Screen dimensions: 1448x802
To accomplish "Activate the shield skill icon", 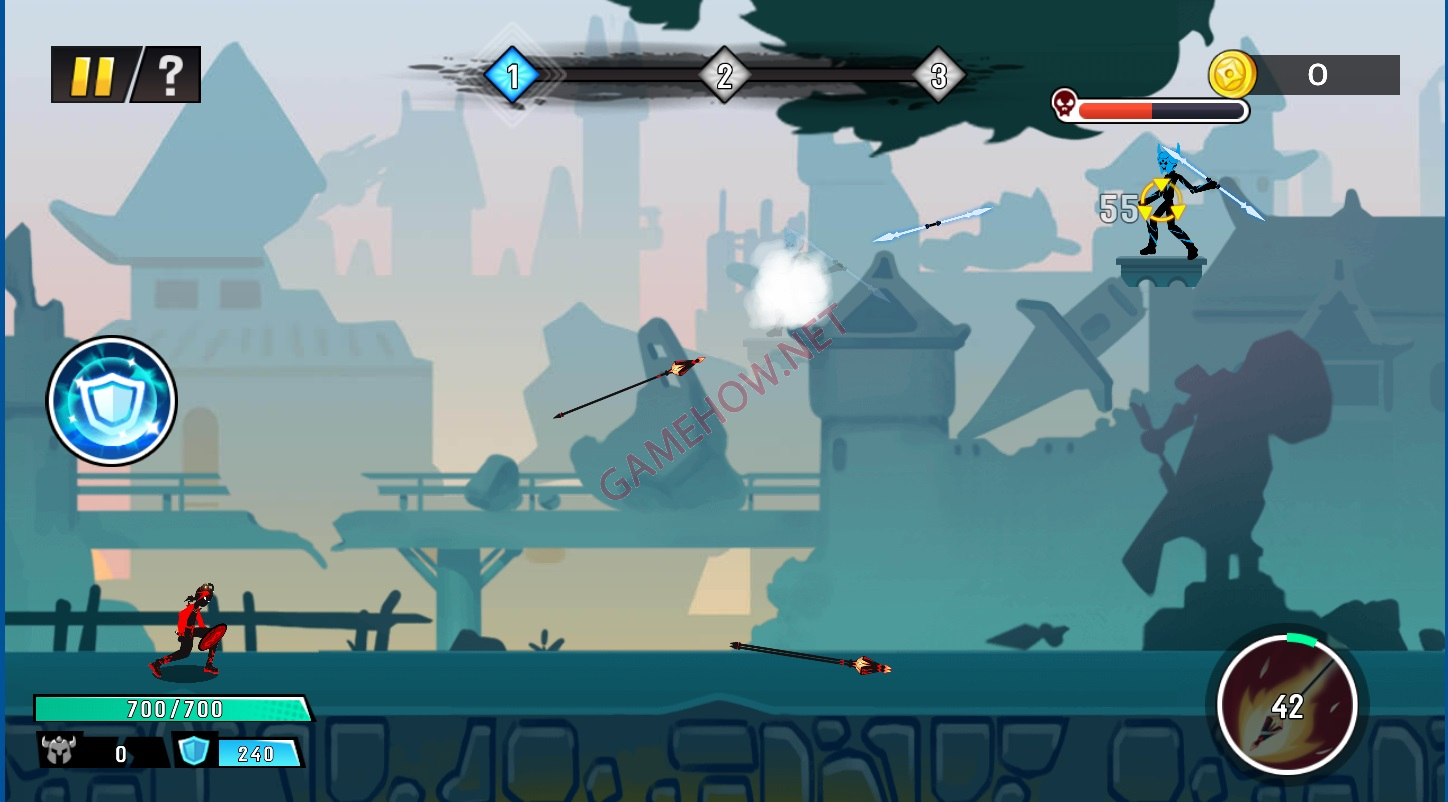I will pos(111,400).
